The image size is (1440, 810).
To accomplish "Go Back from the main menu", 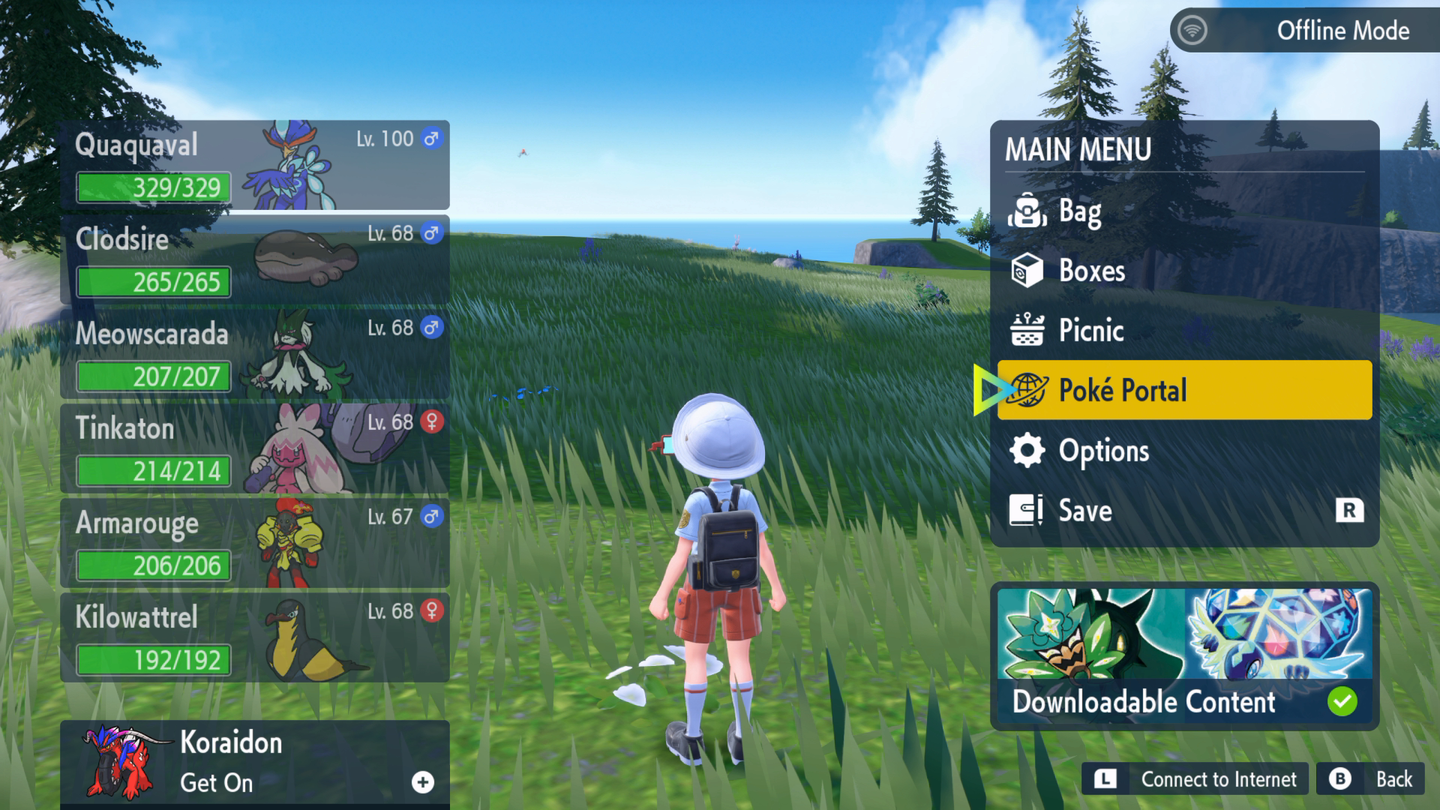I will click(x=1372, y=779).
